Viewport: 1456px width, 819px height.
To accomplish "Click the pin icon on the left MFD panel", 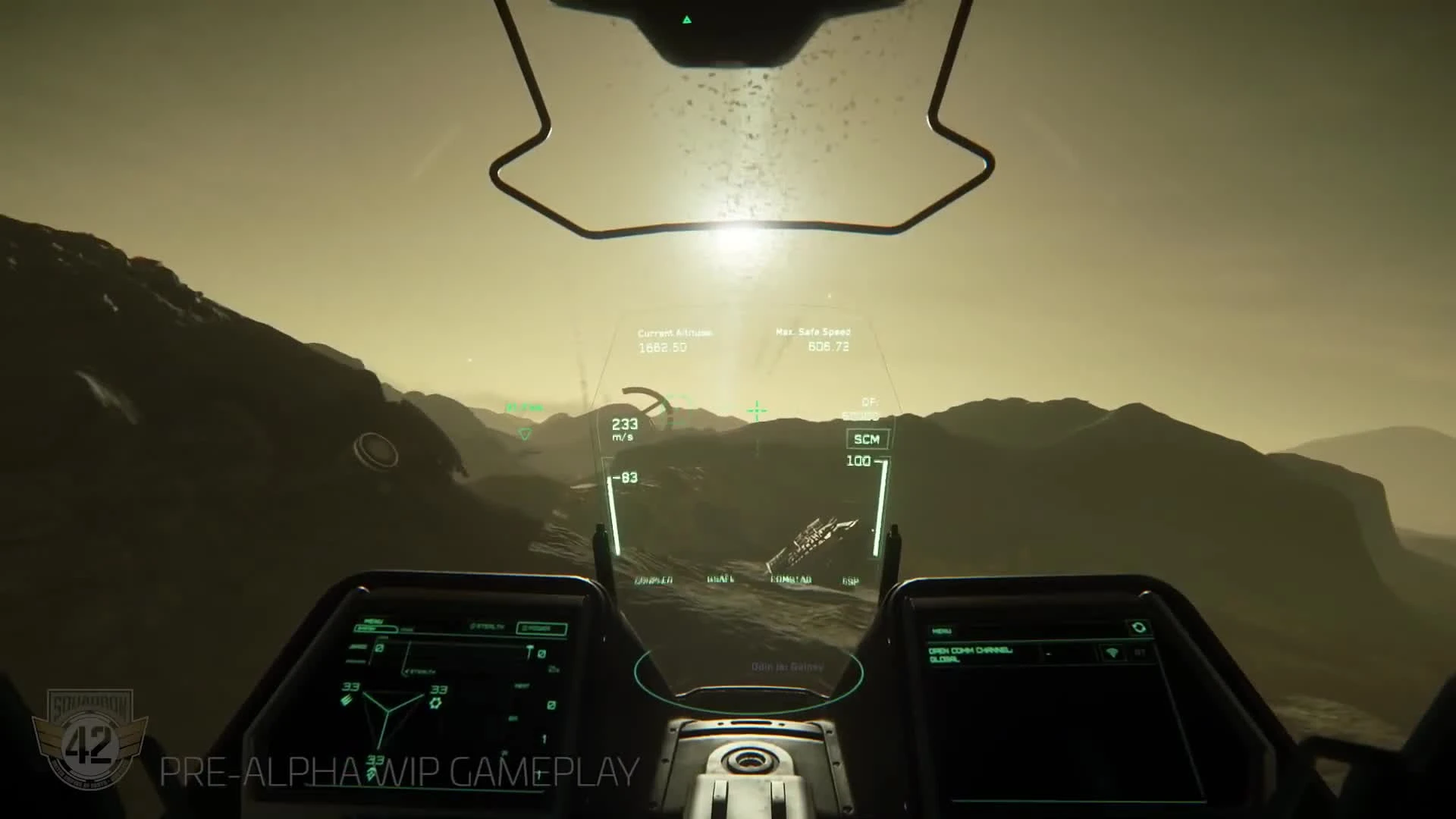I will tap(530, 651).
